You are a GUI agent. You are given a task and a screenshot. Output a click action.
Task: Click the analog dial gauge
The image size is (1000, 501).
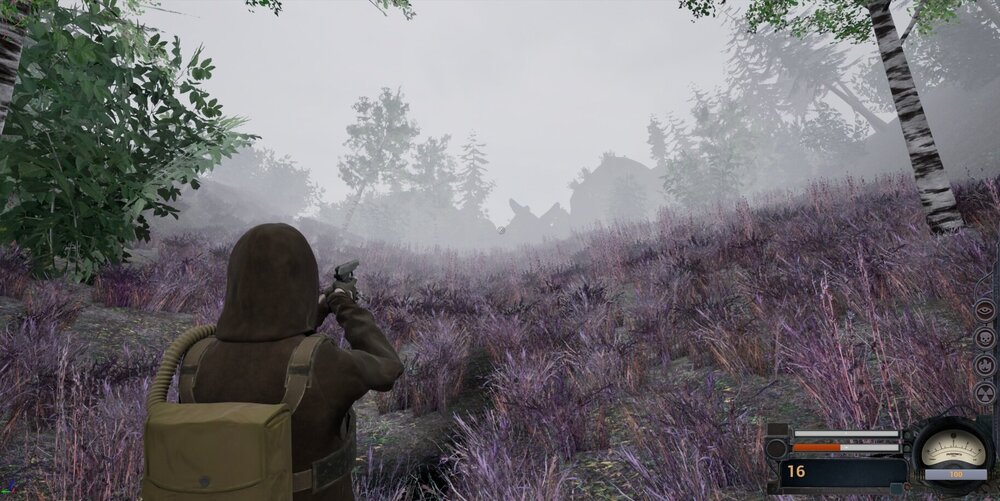951,449
